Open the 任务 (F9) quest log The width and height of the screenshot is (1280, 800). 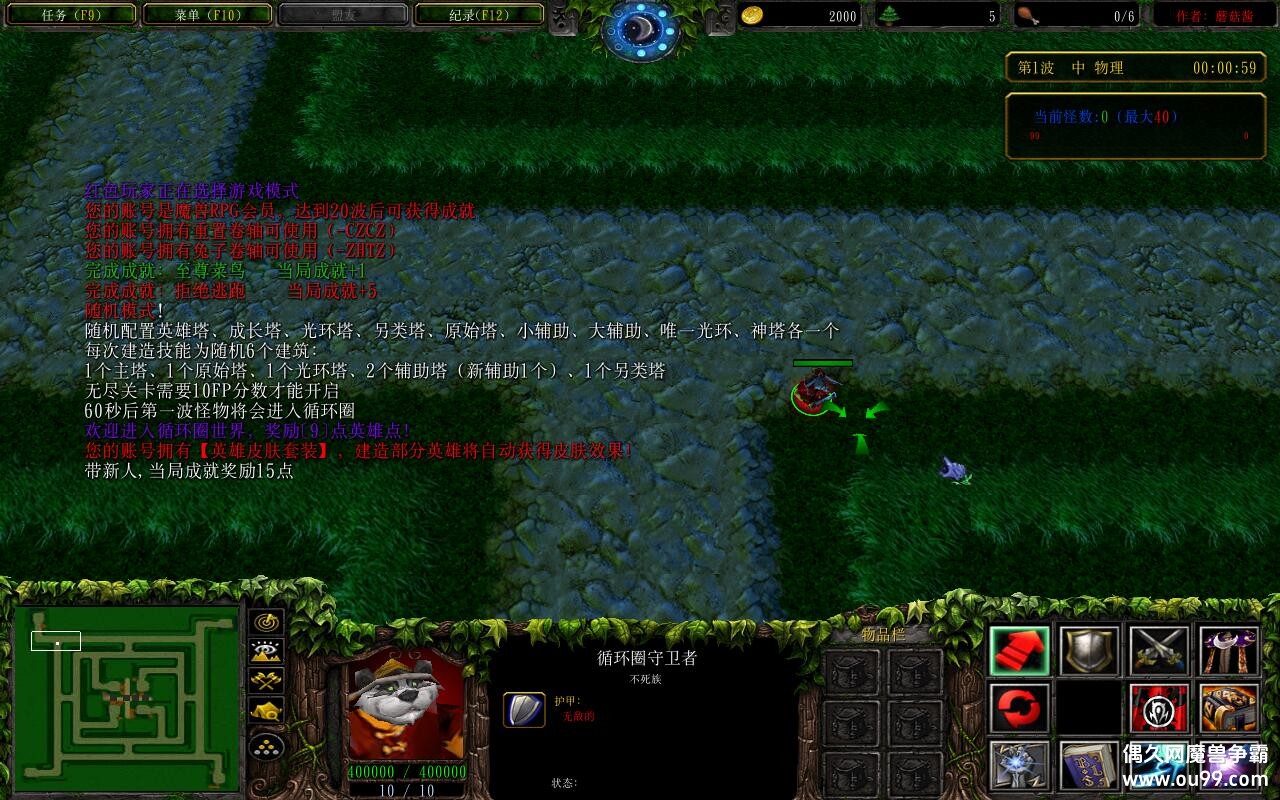pyautogui.click(x=71, y=15)
